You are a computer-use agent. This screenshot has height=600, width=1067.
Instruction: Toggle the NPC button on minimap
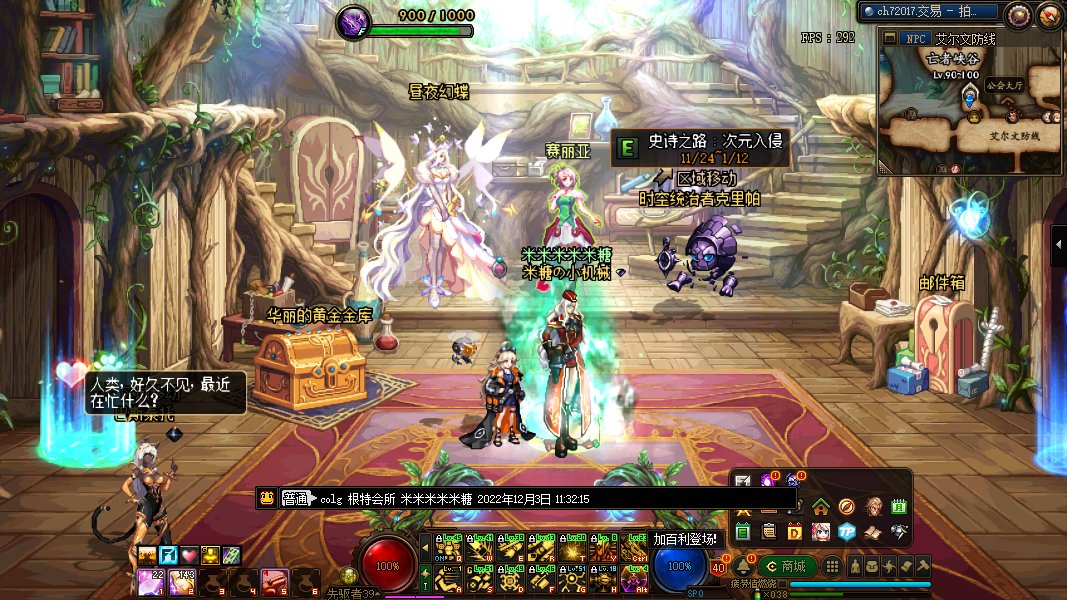pyautogui.click(x=914, y=38)
